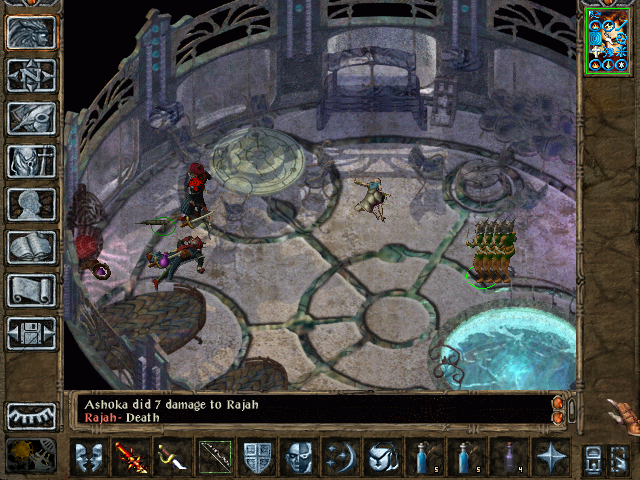Rest the party with the closed-eye button
640x480 pixels.
[31, 416]
